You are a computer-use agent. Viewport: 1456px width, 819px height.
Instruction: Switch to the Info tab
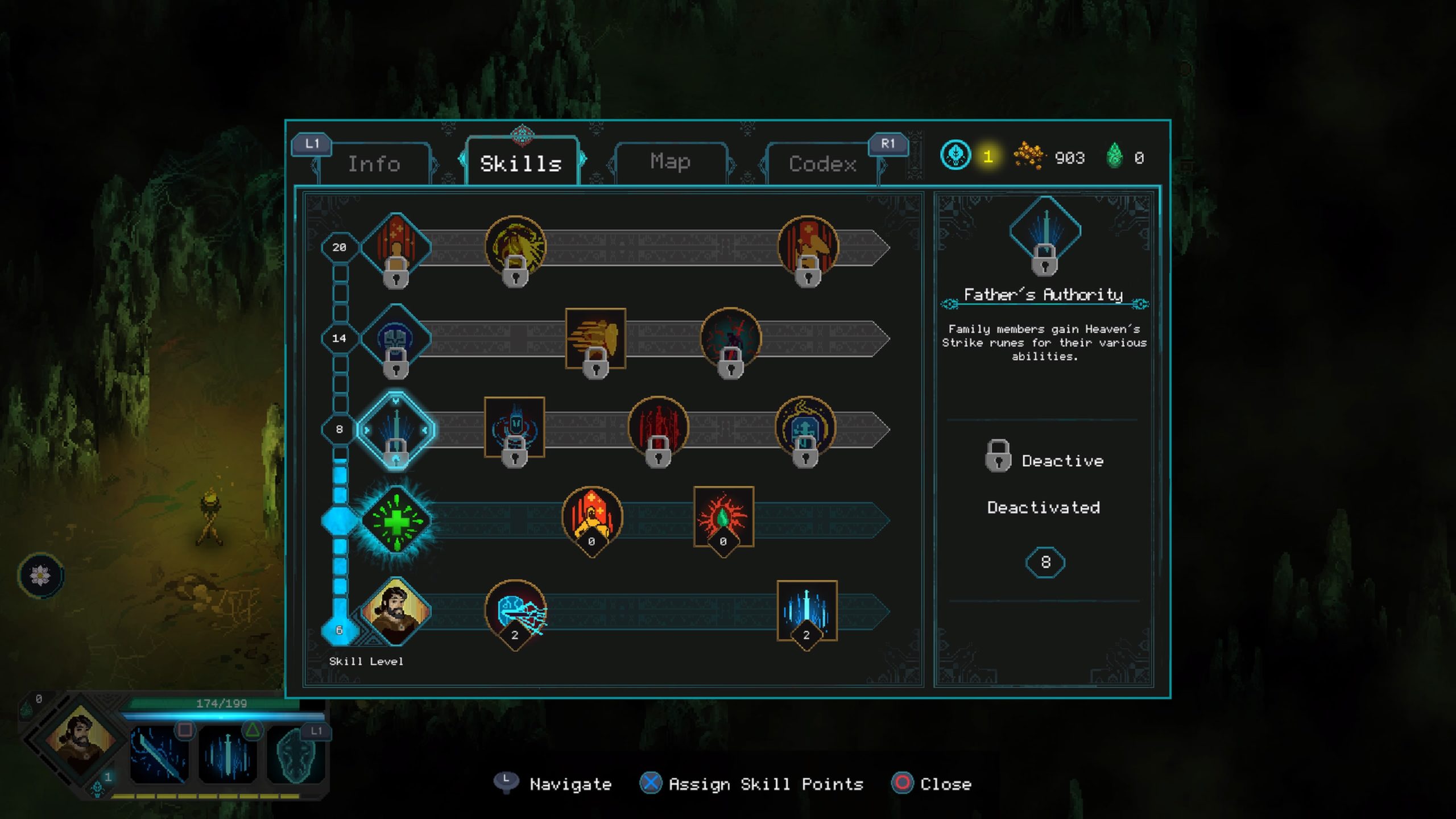point(374,164)
